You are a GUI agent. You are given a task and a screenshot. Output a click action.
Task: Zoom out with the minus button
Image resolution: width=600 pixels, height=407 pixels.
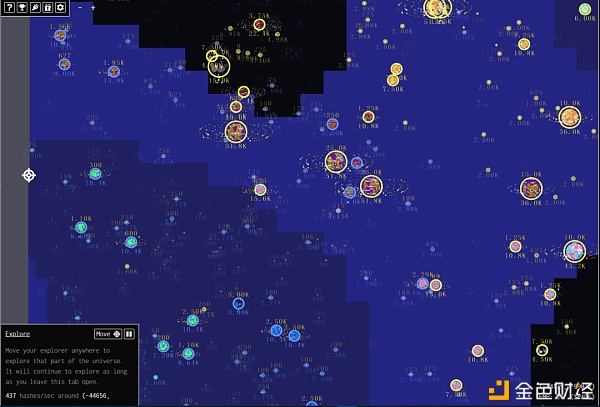(79, 8)
